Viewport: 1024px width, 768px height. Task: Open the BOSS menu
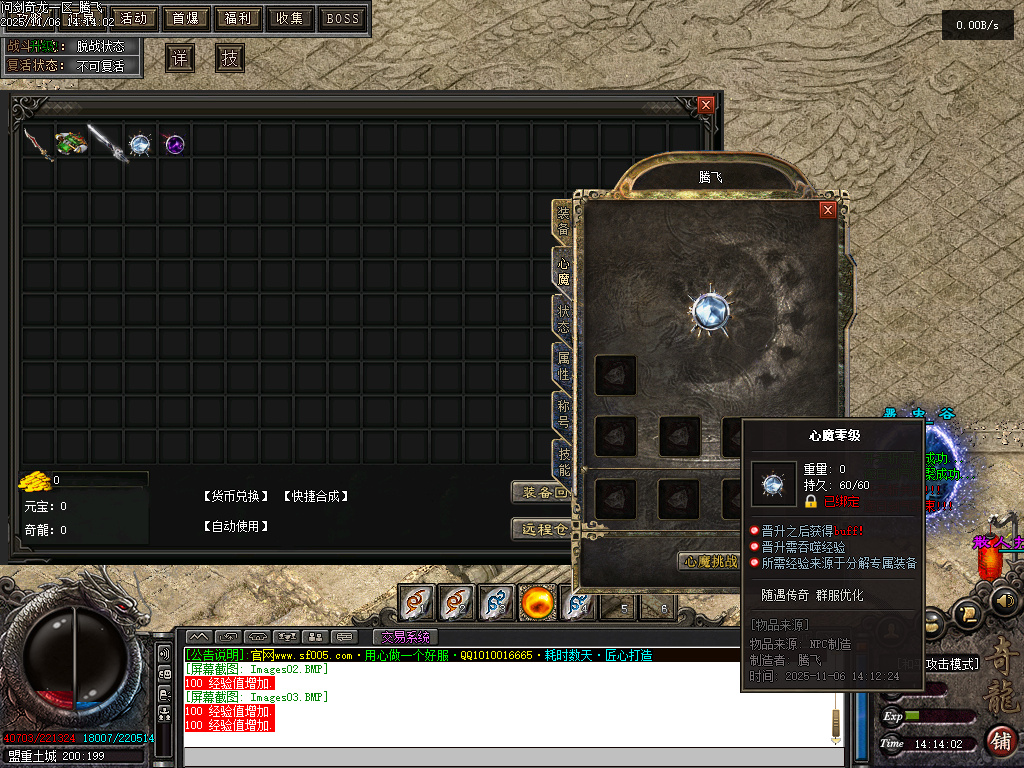343,18
